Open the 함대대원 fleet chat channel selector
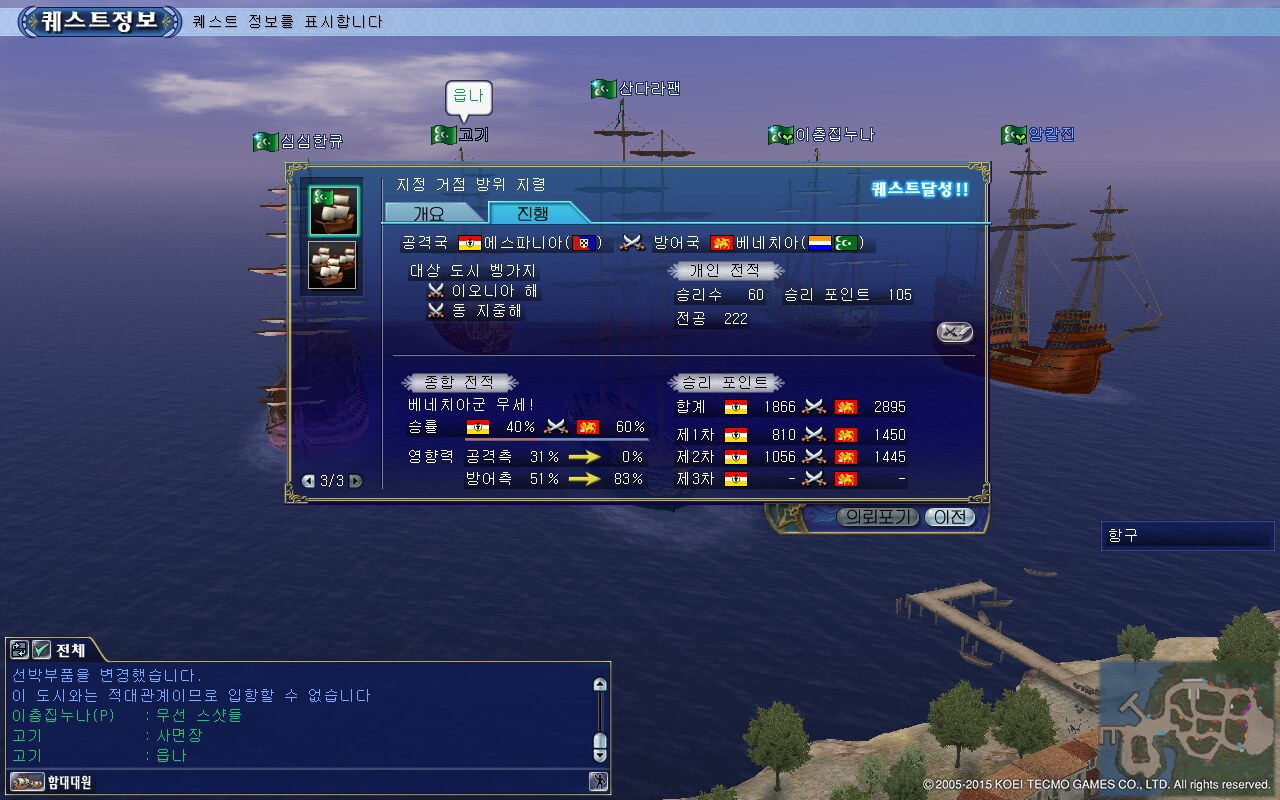The height and width of the screenshot is (800, 1280). click(52, 782)
